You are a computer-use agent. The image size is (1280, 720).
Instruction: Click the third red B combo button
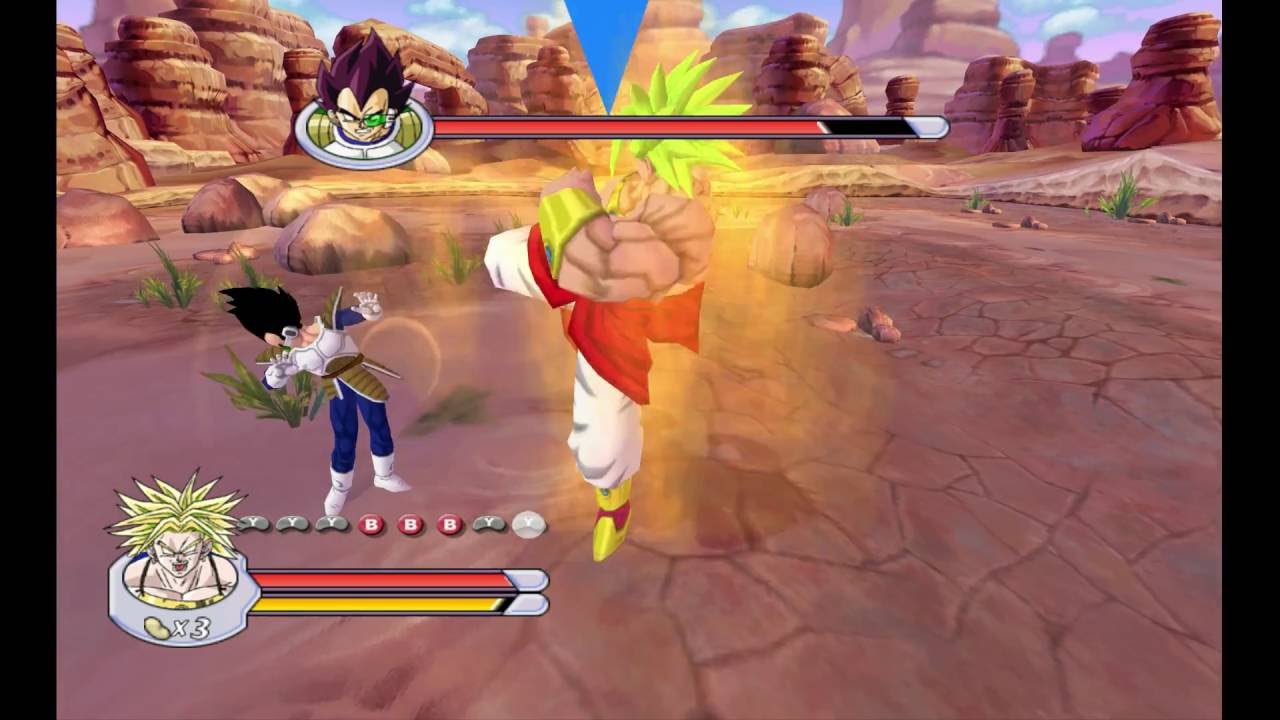(447, 523)
